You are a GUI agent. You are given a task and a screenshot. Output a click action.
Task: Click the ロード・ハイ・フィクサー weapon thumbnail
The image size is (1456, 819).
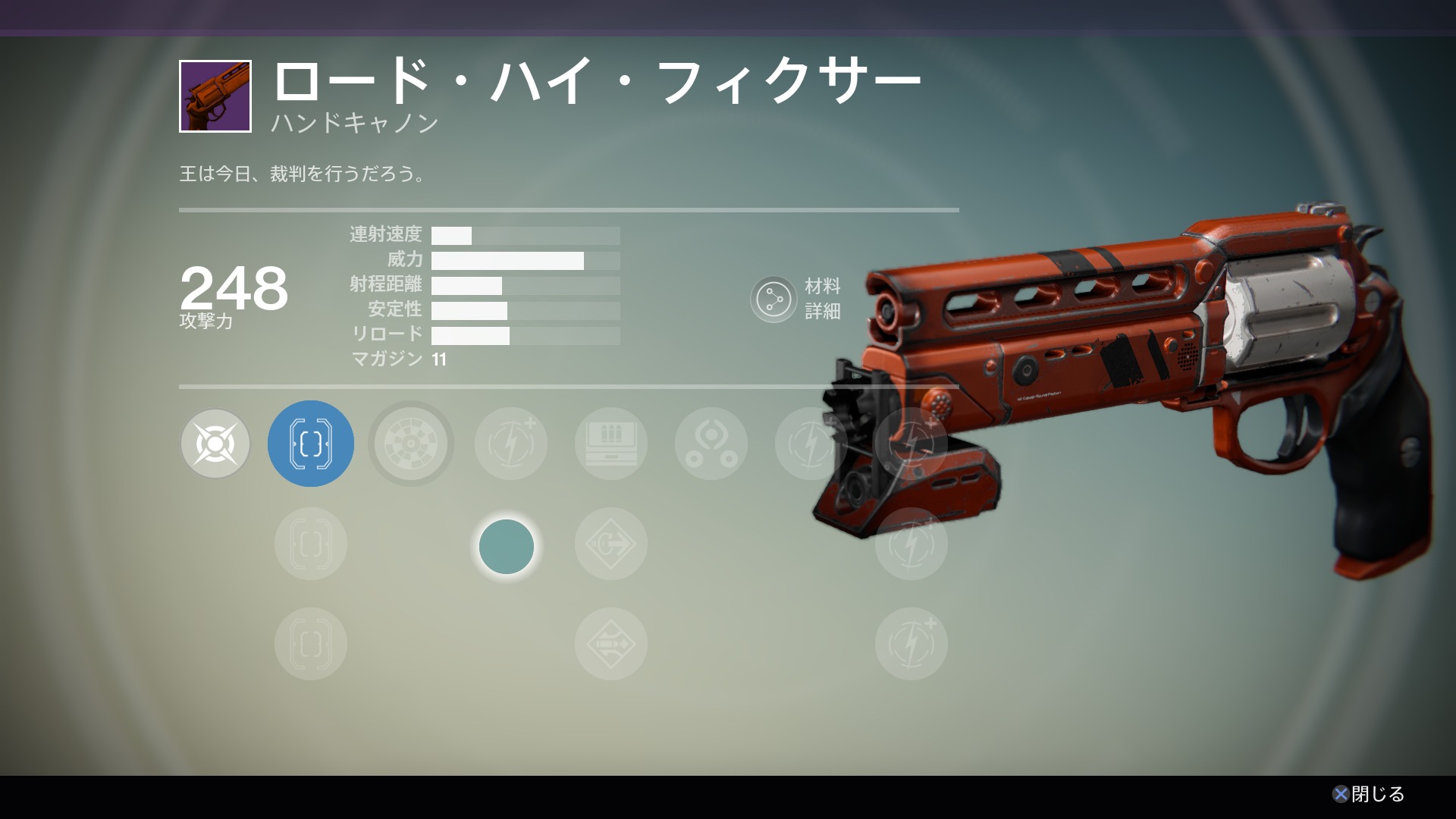[215, 96]
